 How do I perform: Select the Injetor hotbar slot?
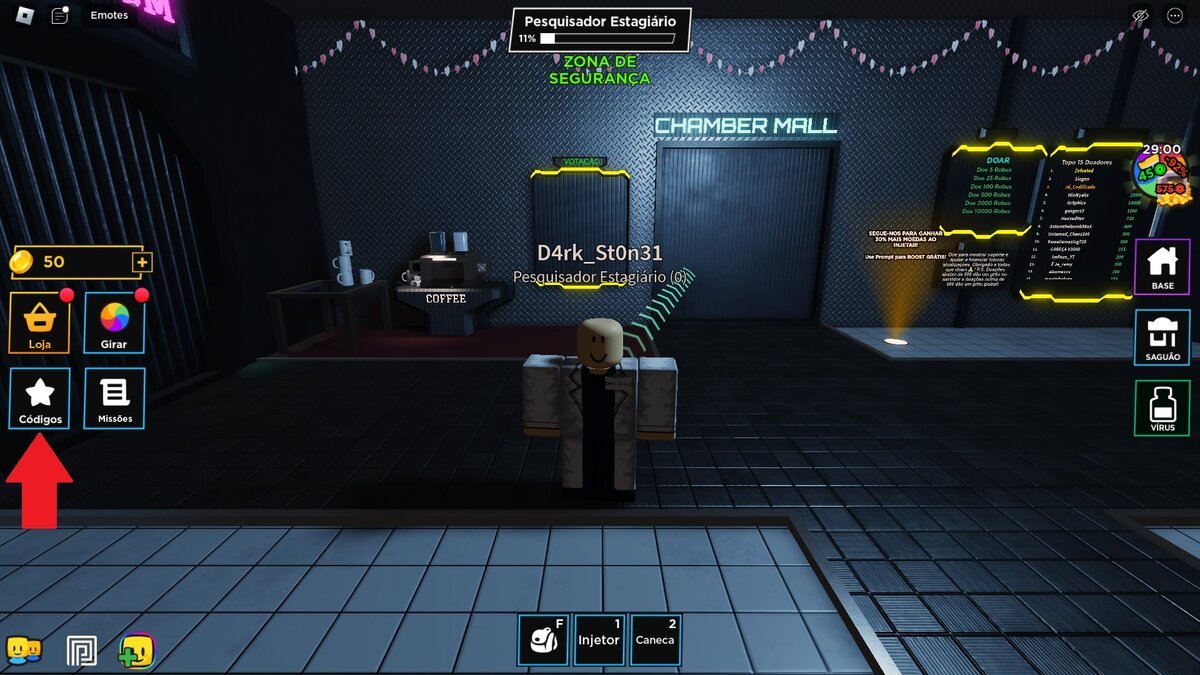(x=599, y=639)
